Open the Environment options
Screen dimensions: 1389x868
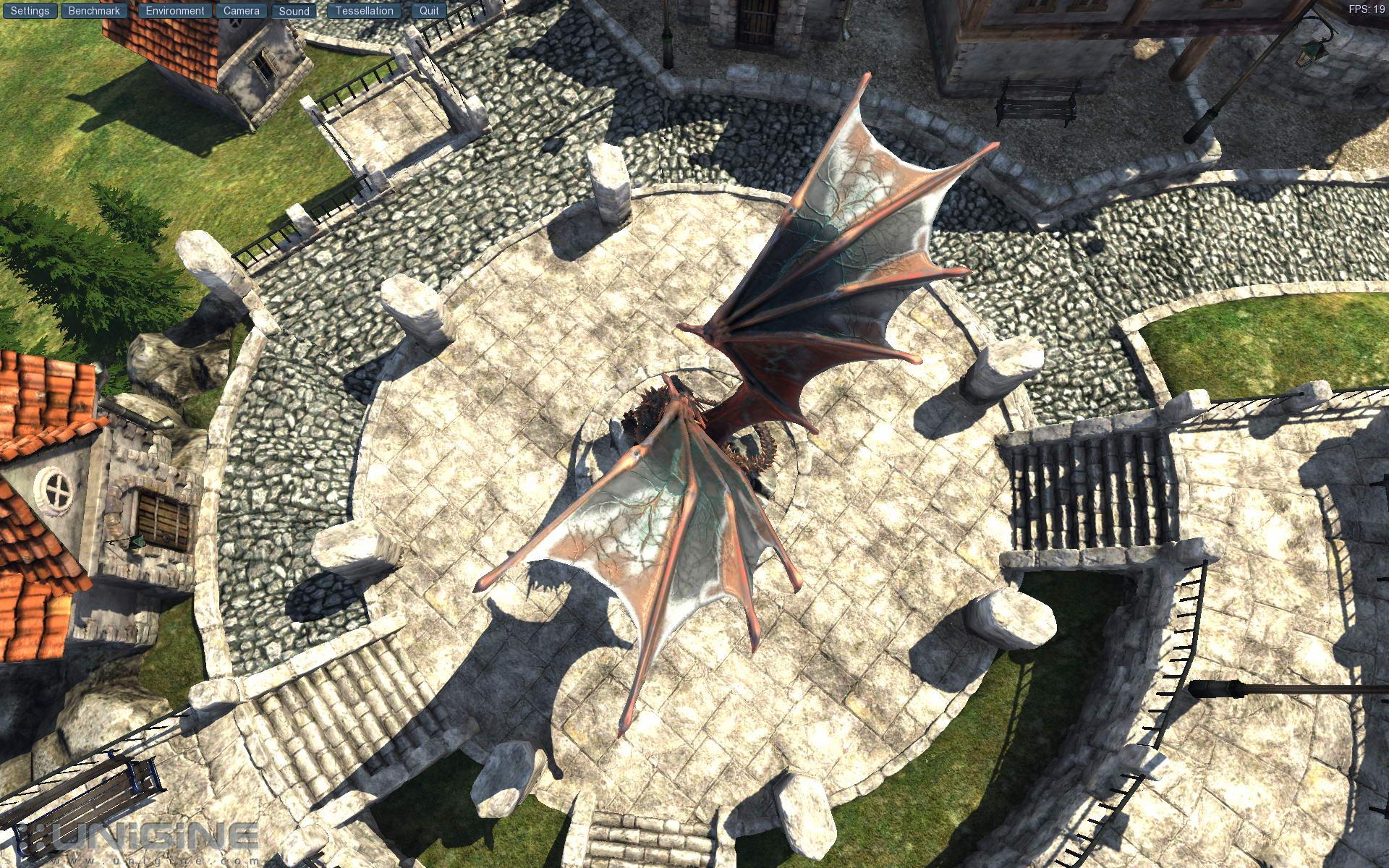click(175, 11)
